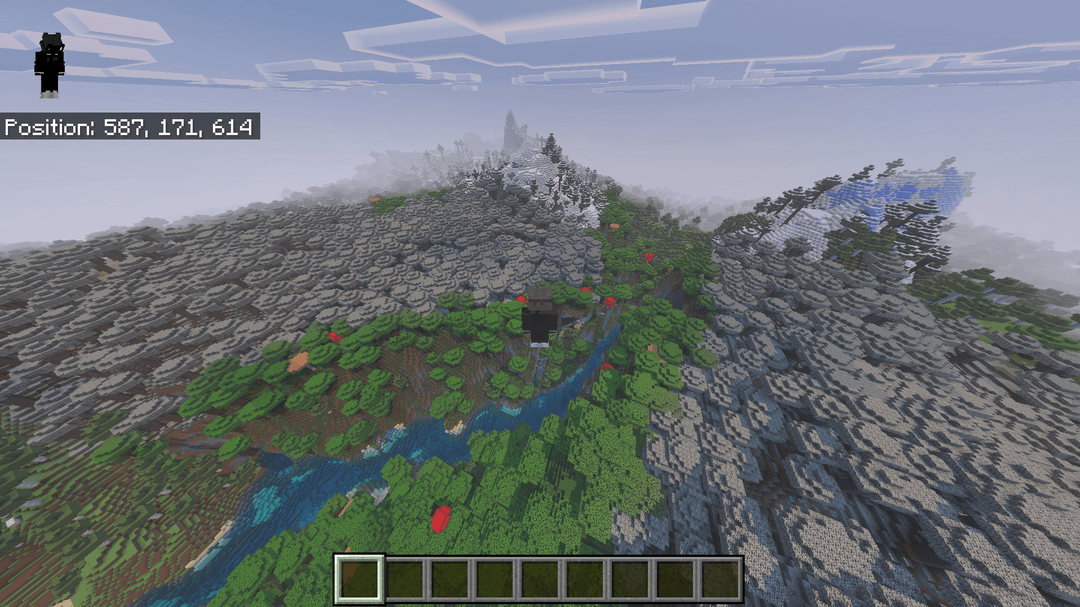Click the player paper doll icon

49,65
